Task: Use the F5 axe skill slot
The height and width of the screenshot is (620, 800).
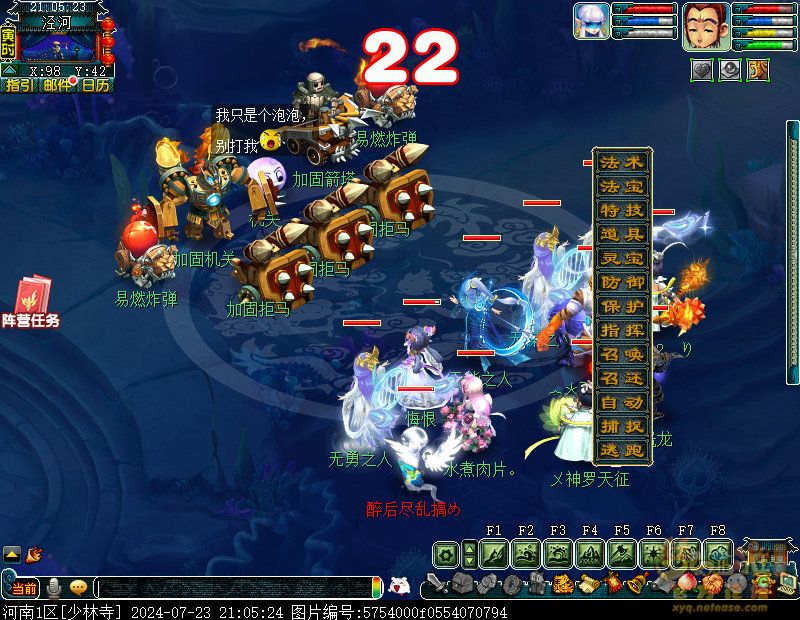Action: coord(622,553)
